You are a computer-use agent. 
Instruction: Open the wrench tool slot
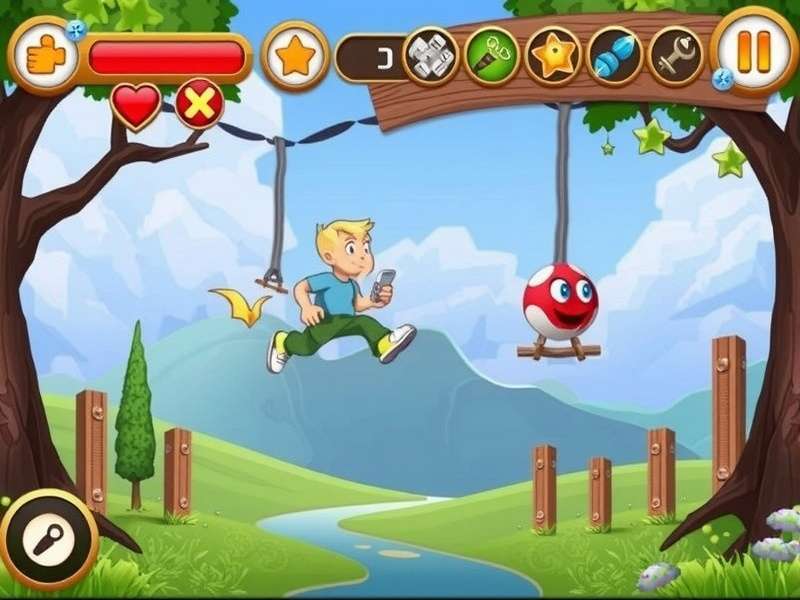(675, 56)
